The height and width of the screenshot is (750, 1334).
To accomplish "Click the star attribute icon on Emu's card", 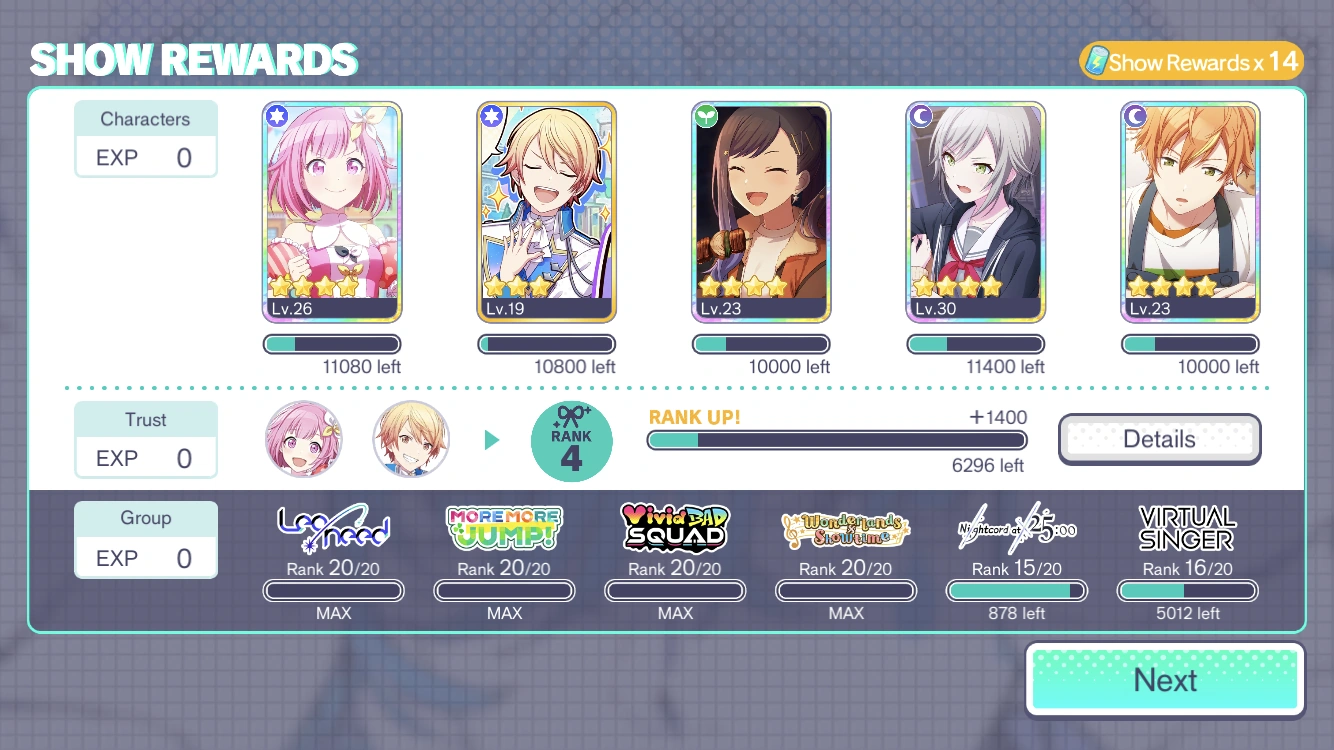I will (276, 115).
